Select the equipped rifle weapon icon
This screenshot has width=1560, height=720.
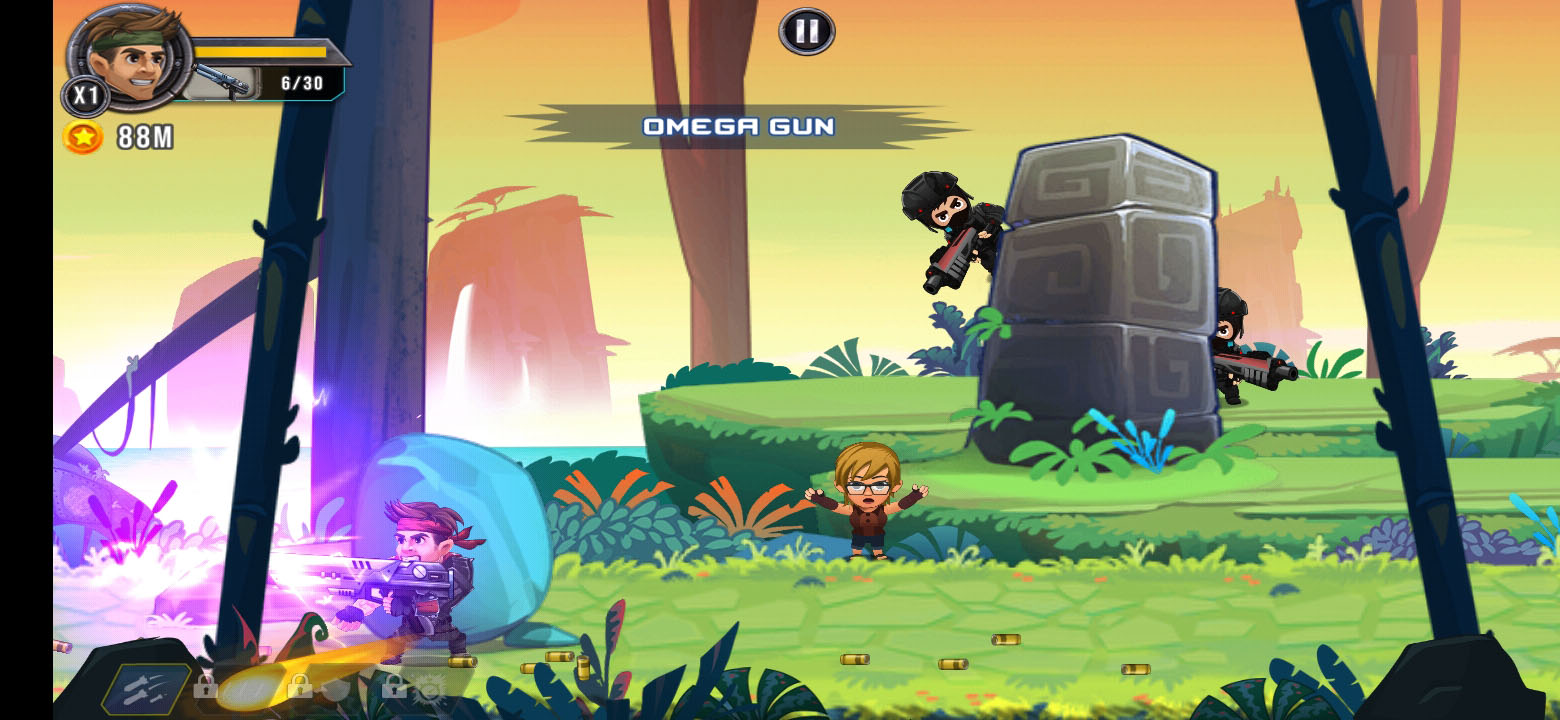[222, 81]
